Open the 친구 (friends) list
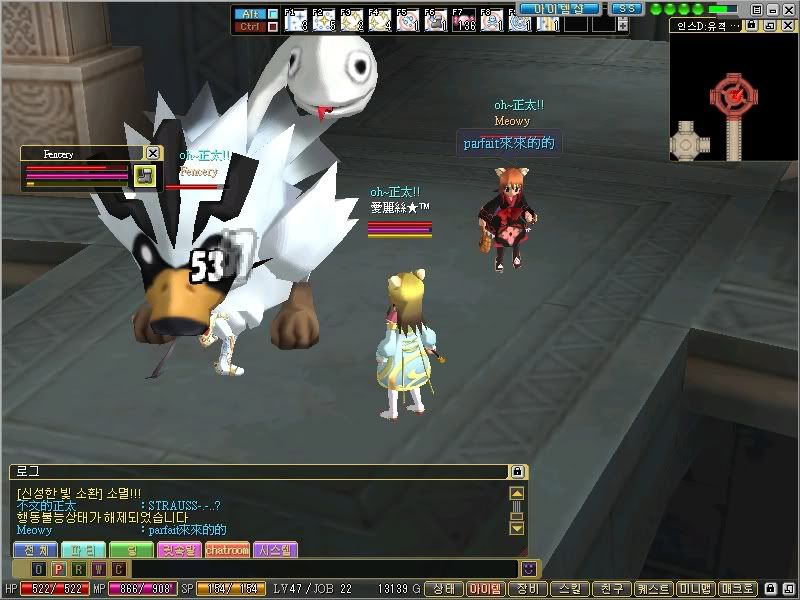The width and height of the screenshot is (800, 600). pyautogui.click(x=609, y=589)
